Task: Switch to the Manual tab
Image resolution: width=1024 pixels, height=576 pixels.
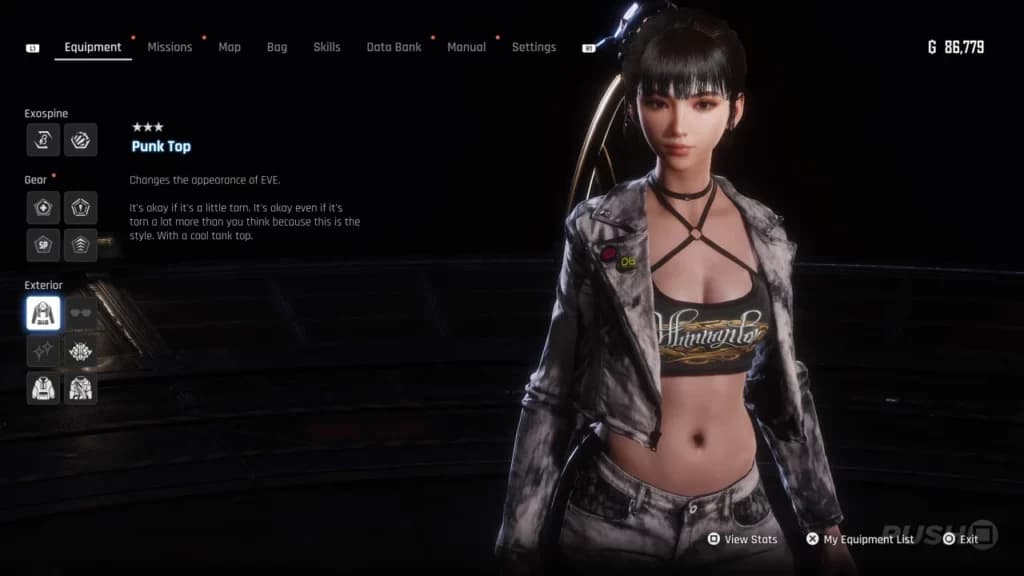Action: (466, 47)
